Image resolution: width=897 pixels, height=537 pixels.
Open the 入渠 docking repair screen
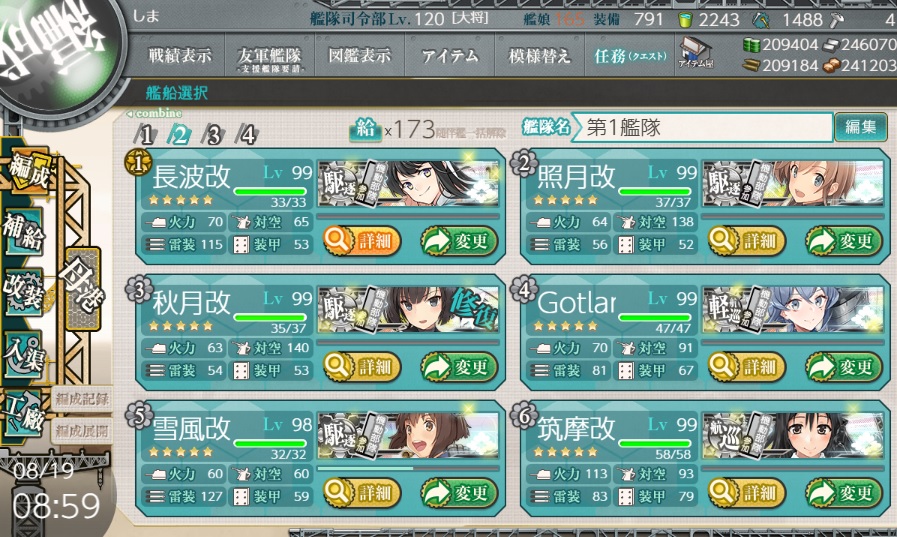[x=22, y=355]
